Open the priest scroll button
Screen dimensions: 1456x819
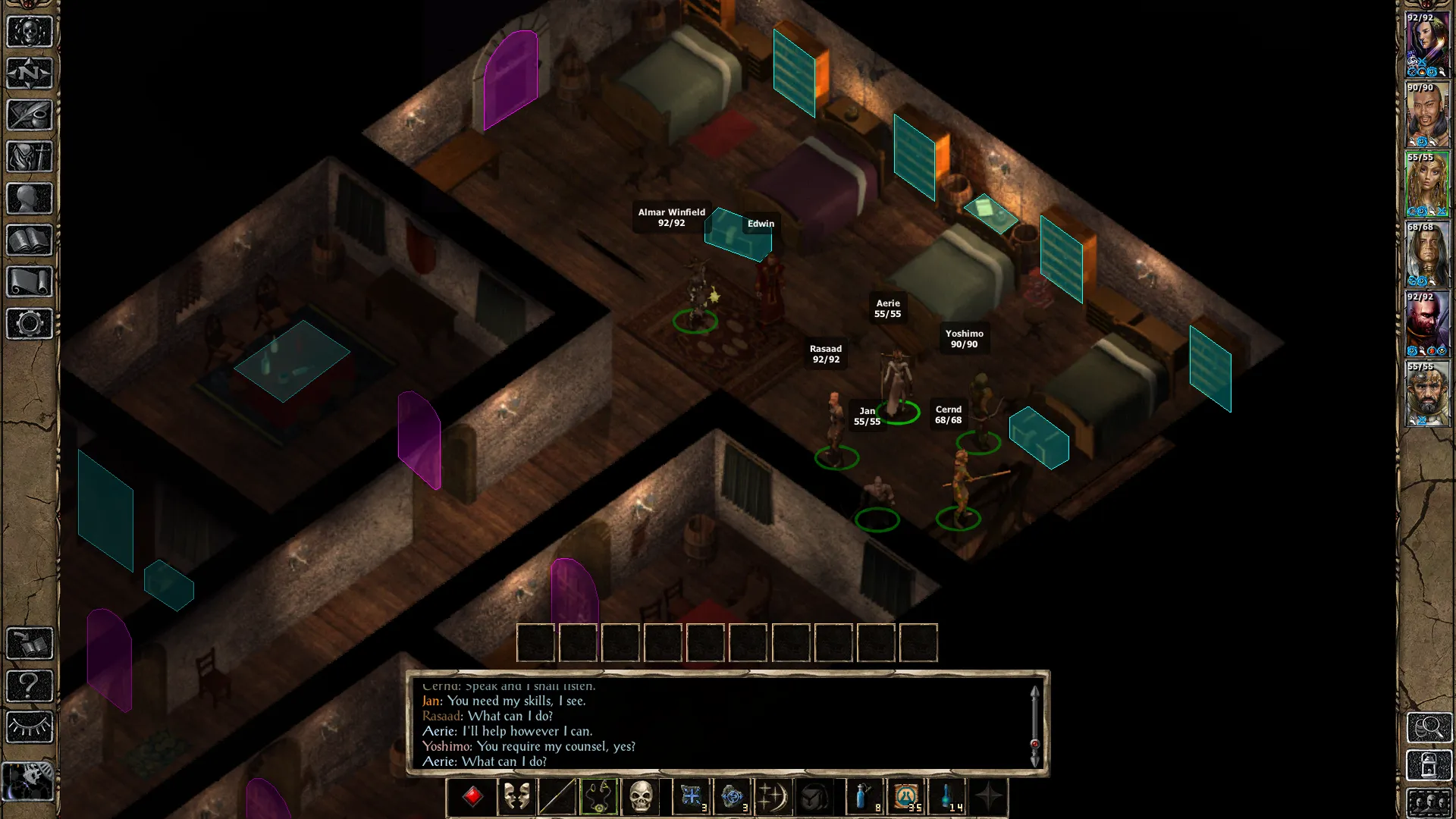29,282
